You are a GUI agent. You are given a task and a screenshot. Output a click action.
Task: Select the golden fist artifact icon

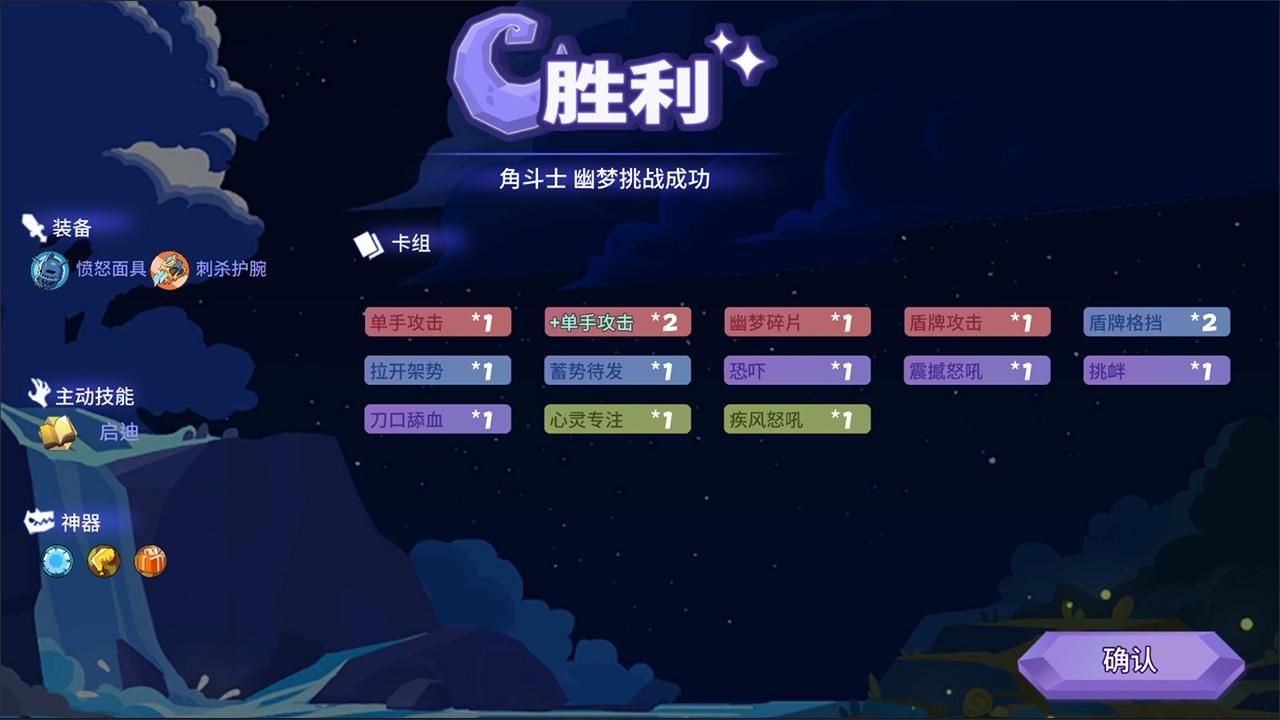coord(100,562)
